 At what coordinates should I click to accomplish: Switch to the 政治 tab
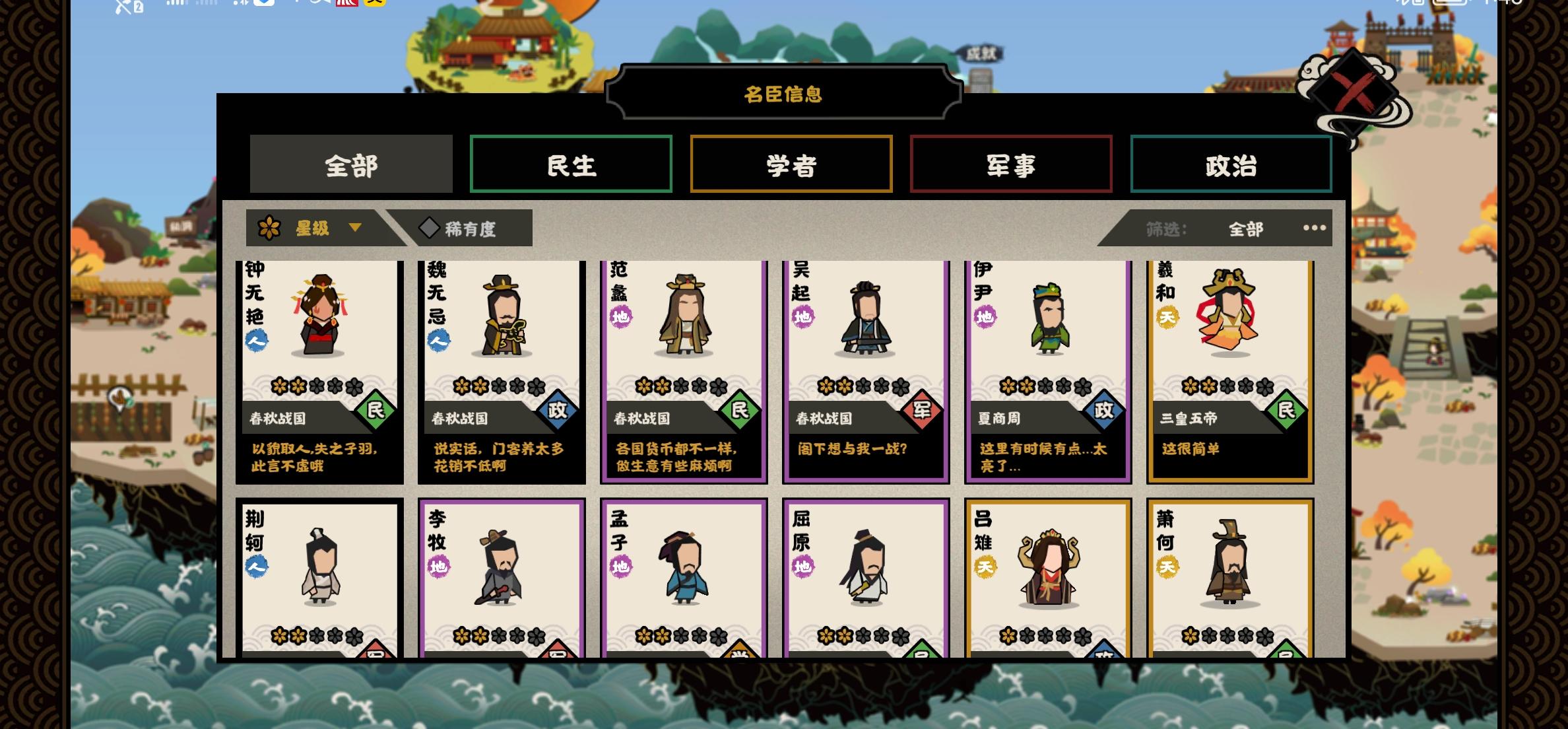point(1231,164)
